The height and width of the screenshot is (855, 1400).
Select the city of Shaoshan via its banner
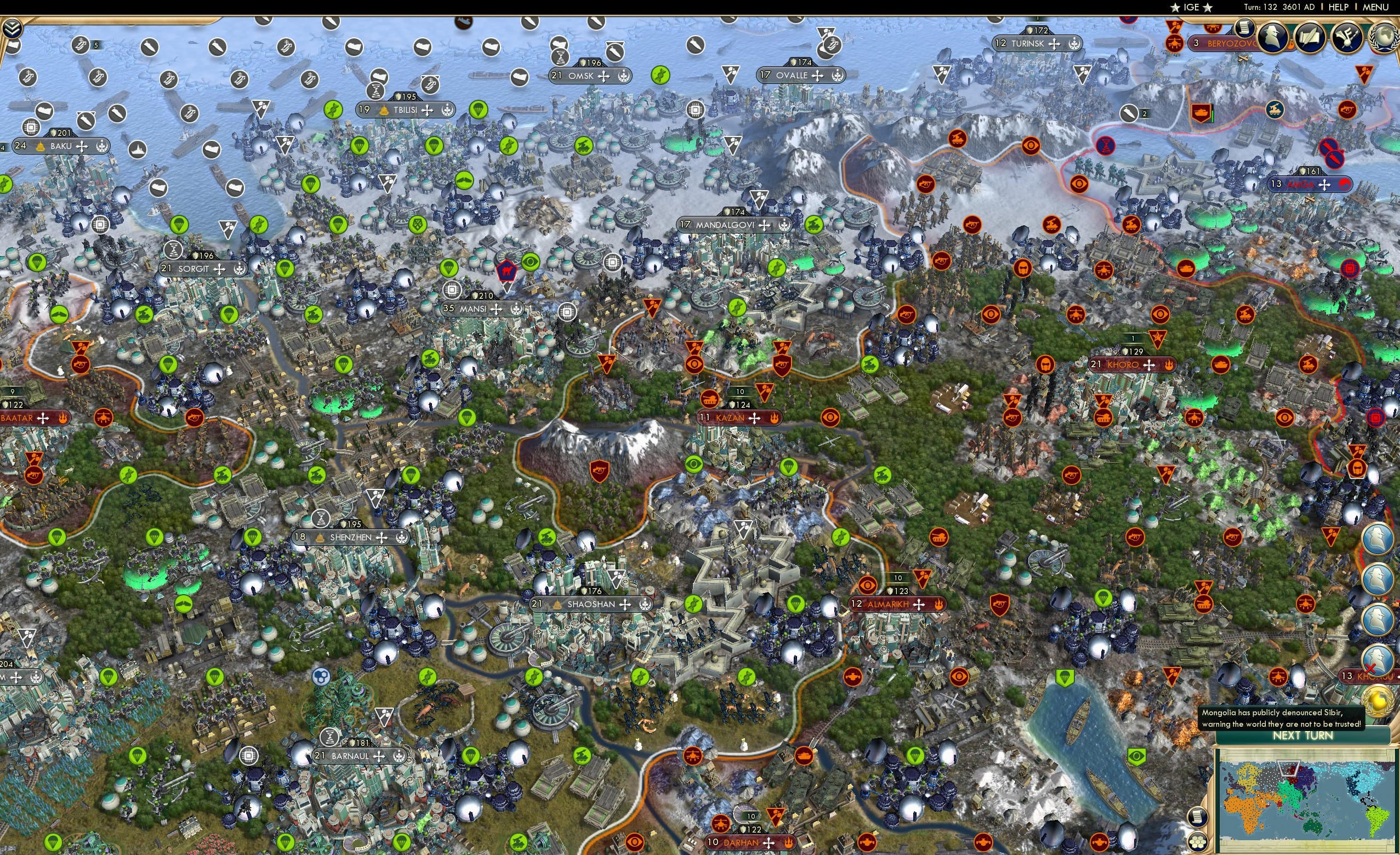[x=591, y=605]
